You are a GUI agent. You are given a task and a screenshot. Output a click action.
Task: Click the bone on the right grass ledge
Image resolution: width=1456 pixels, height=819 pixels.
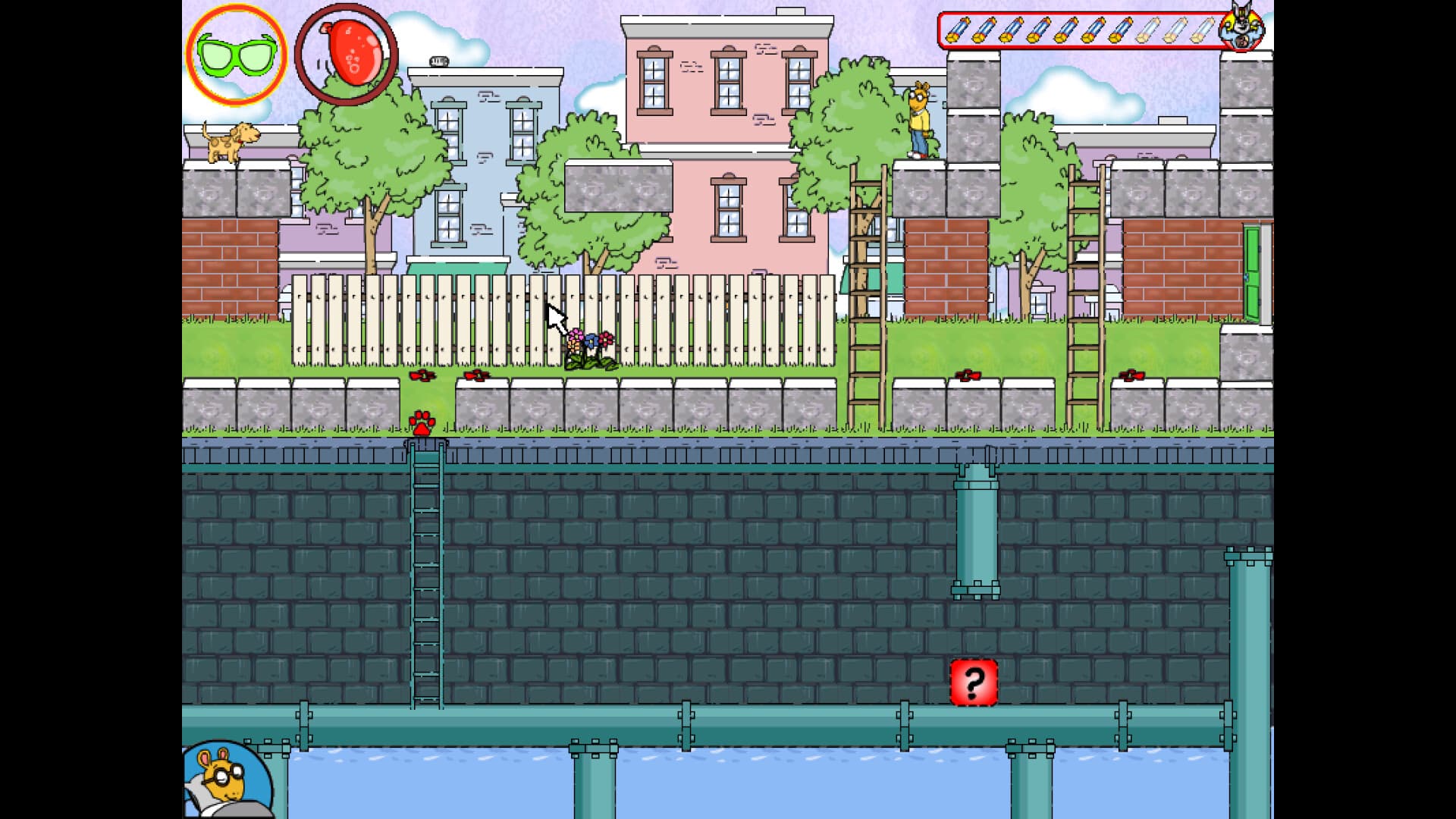tap(968, 375)
